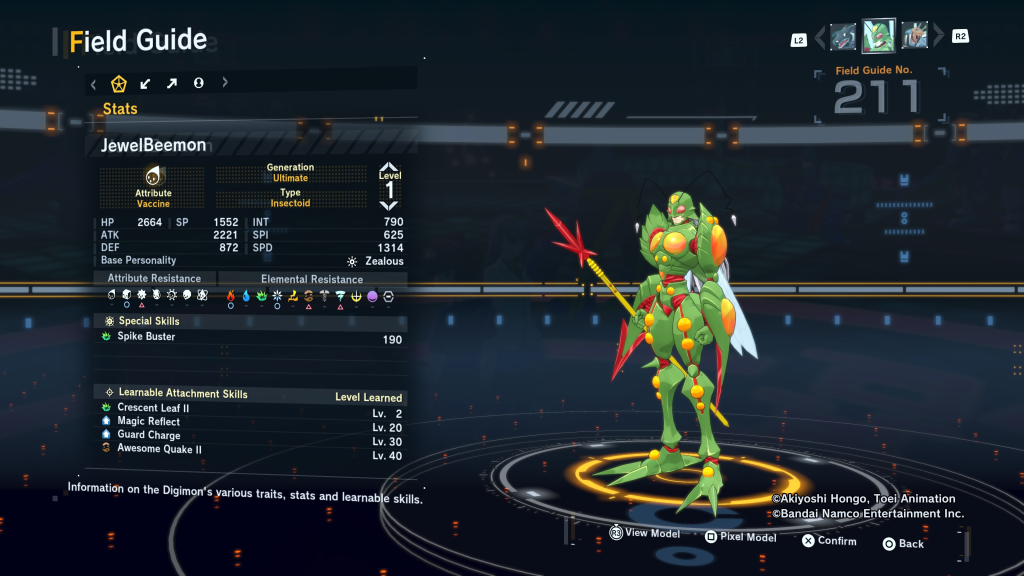
Task: Select the Awesome Quake II skill row
Action: (x=252, y=450)
